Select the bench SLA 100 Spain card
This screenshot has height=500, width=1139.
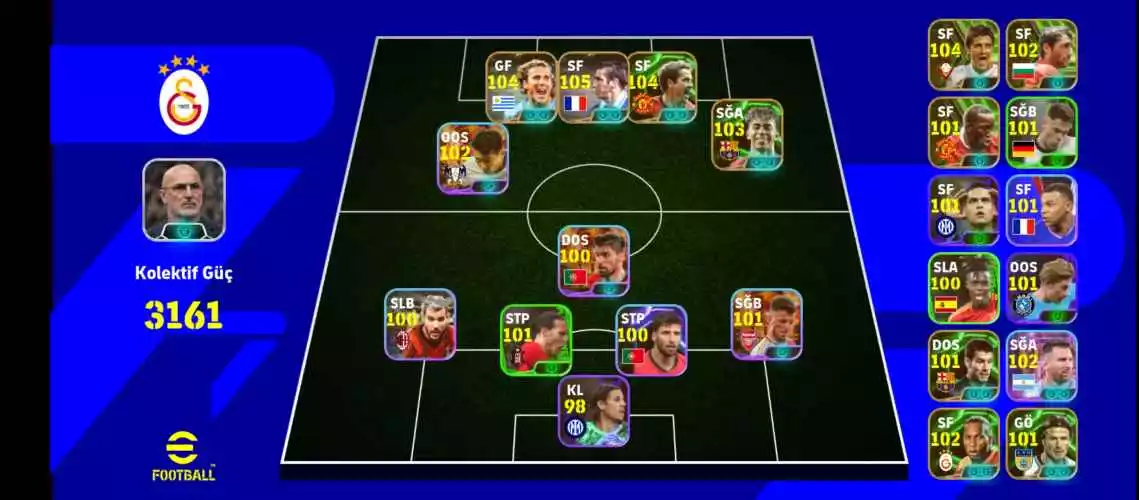click(963, 288)
